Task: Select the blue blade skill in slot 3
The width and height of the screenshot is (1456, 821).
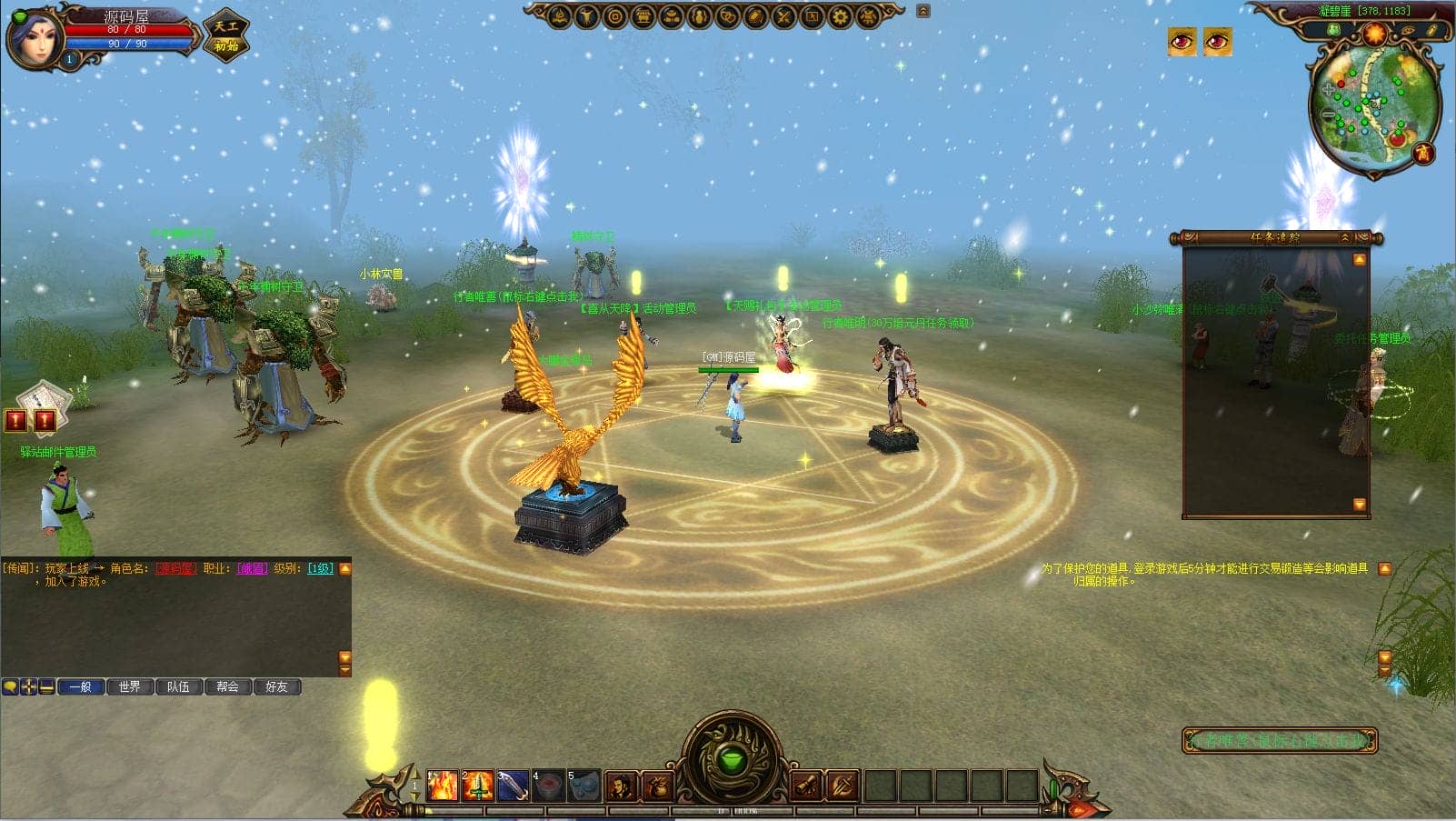Action: tap(513, 786)
